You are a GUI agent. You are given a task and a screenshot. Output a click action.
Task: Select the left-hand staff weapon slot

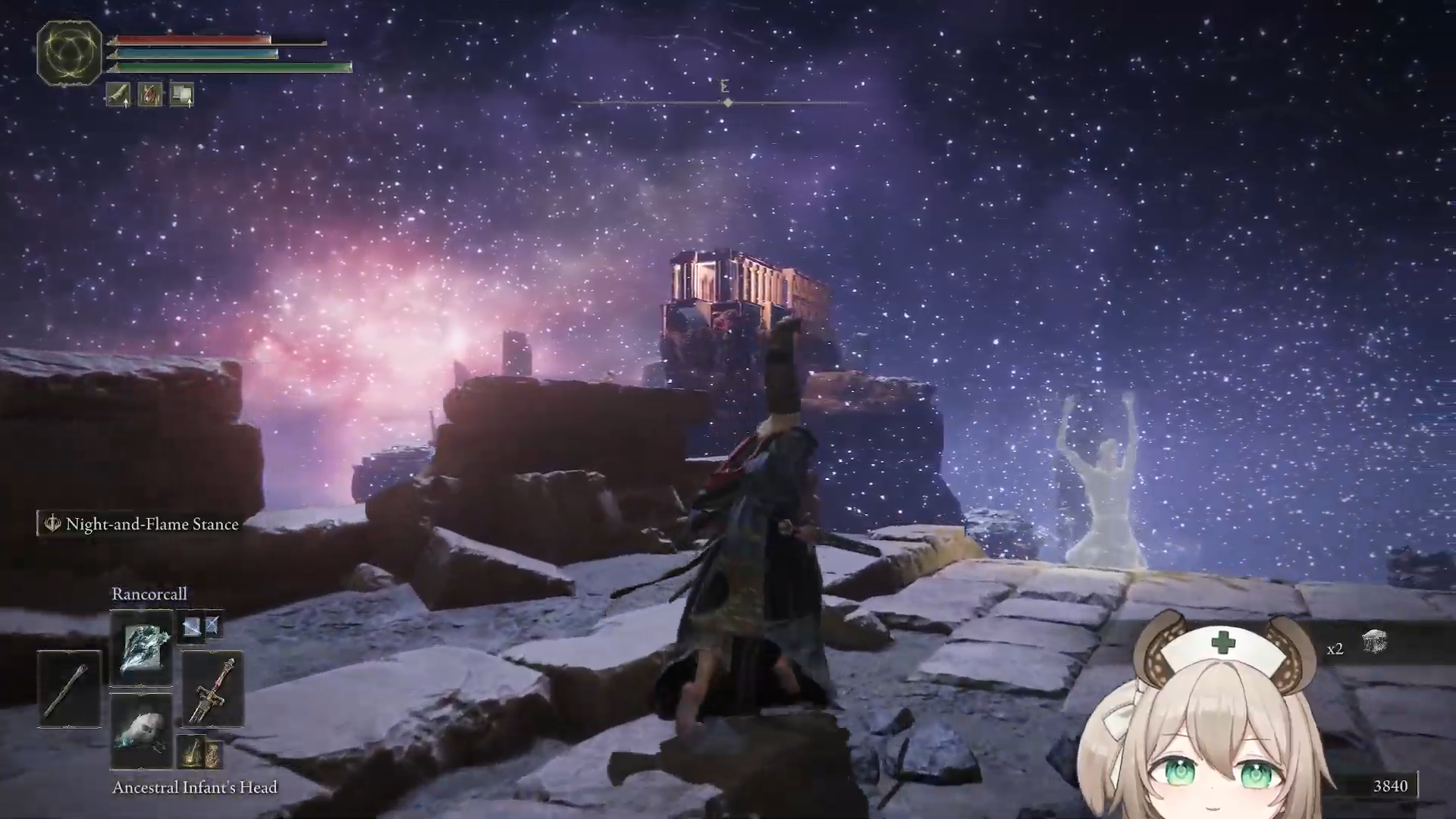pos(69,689)
